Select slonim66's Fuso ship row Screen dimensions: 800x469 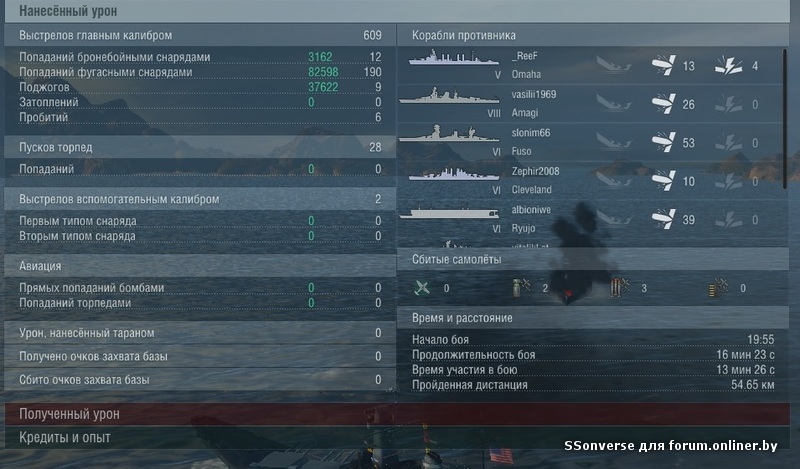pyautogui.click(x=590, y=141)
